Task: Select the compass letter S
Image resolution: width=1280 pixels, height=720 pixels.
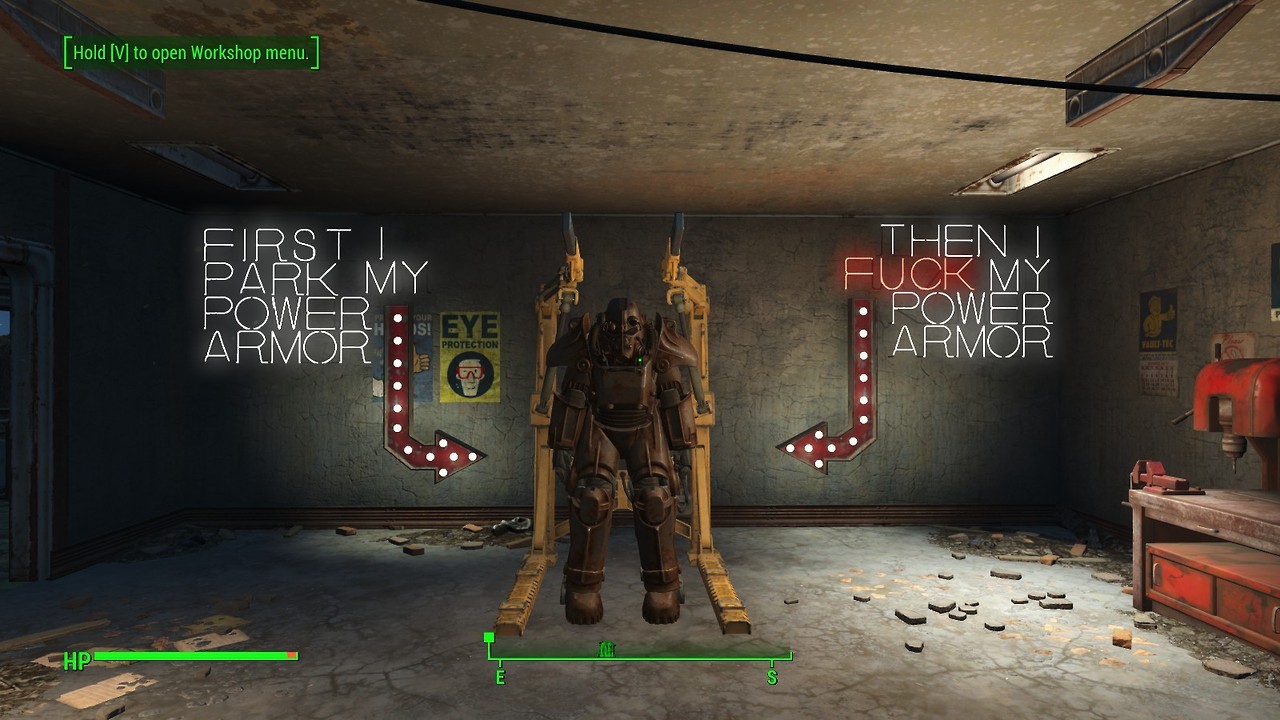Action: tap(772, 678)
